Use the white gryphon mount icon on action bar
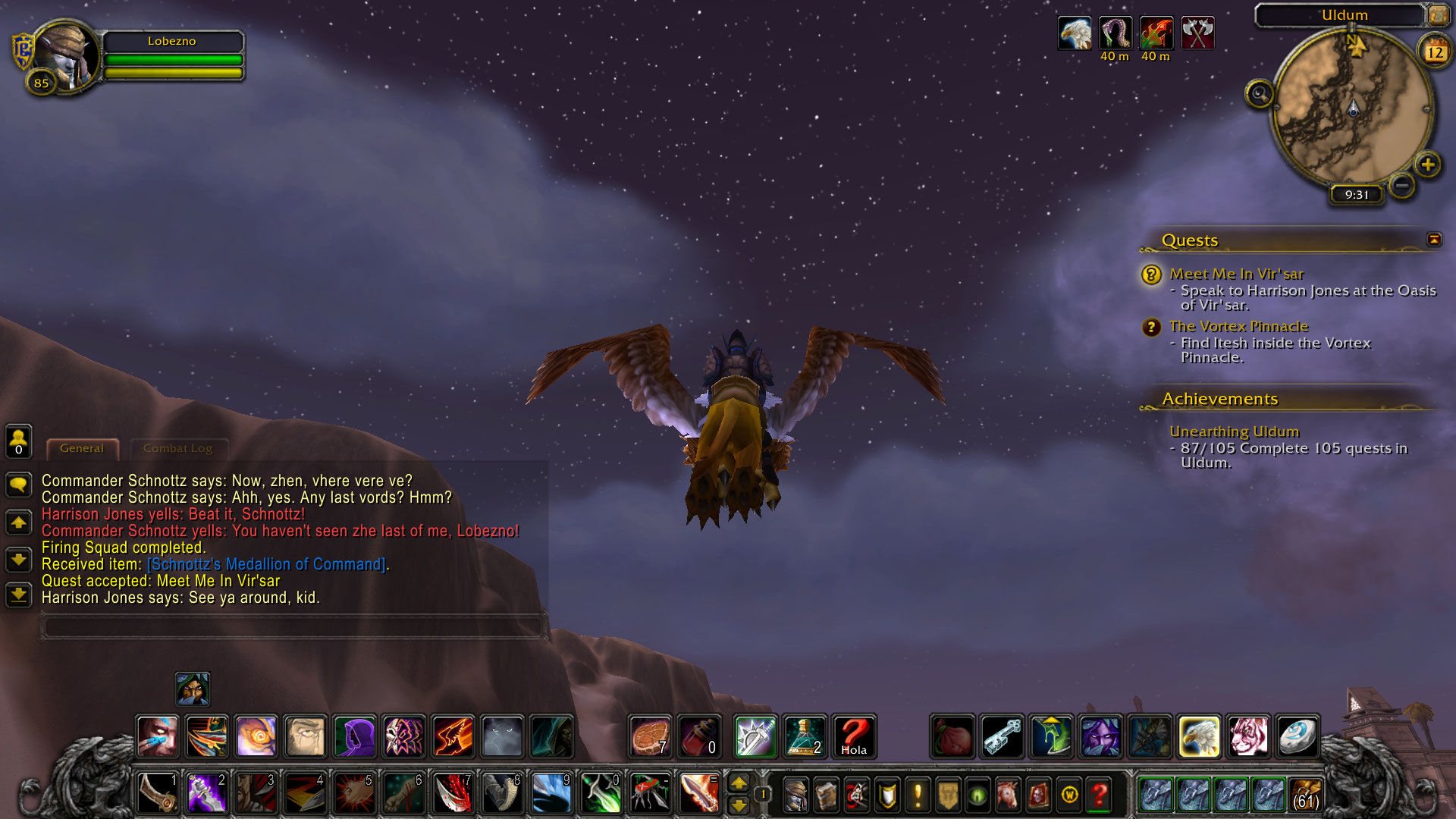1456x819 pixels. (1199, 736)
